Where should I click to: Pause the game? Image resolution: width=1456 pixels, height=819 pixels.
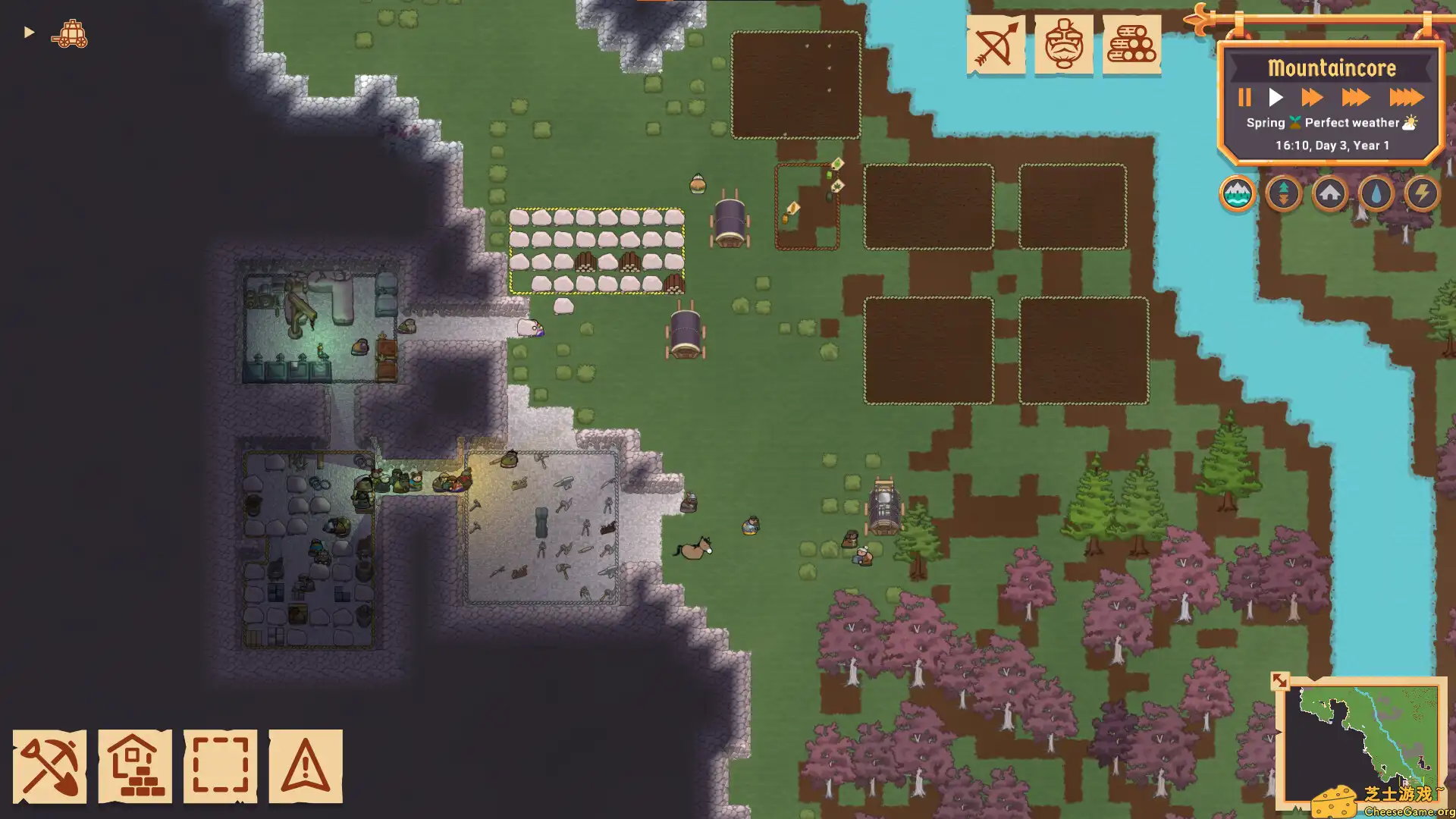(x=1244, y=98)
